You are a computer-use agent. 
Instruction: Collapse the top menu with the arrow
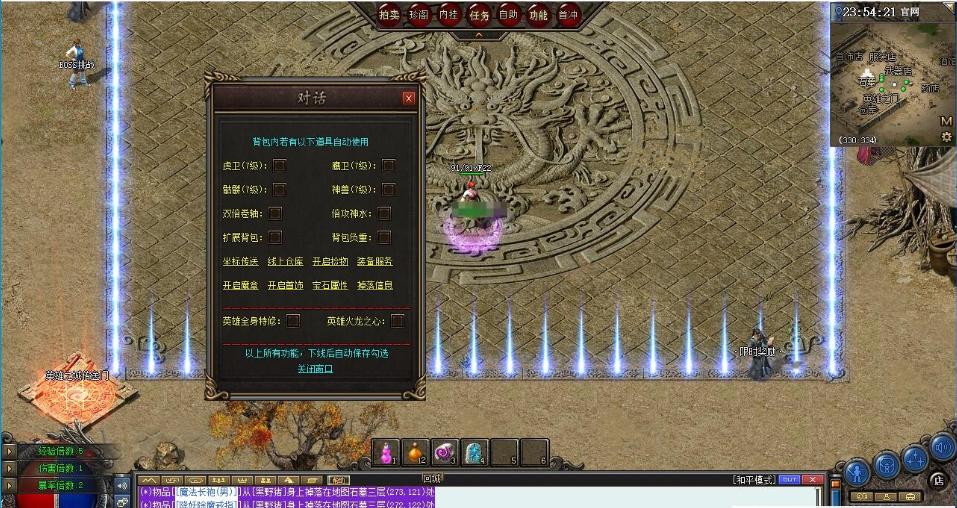478,35
